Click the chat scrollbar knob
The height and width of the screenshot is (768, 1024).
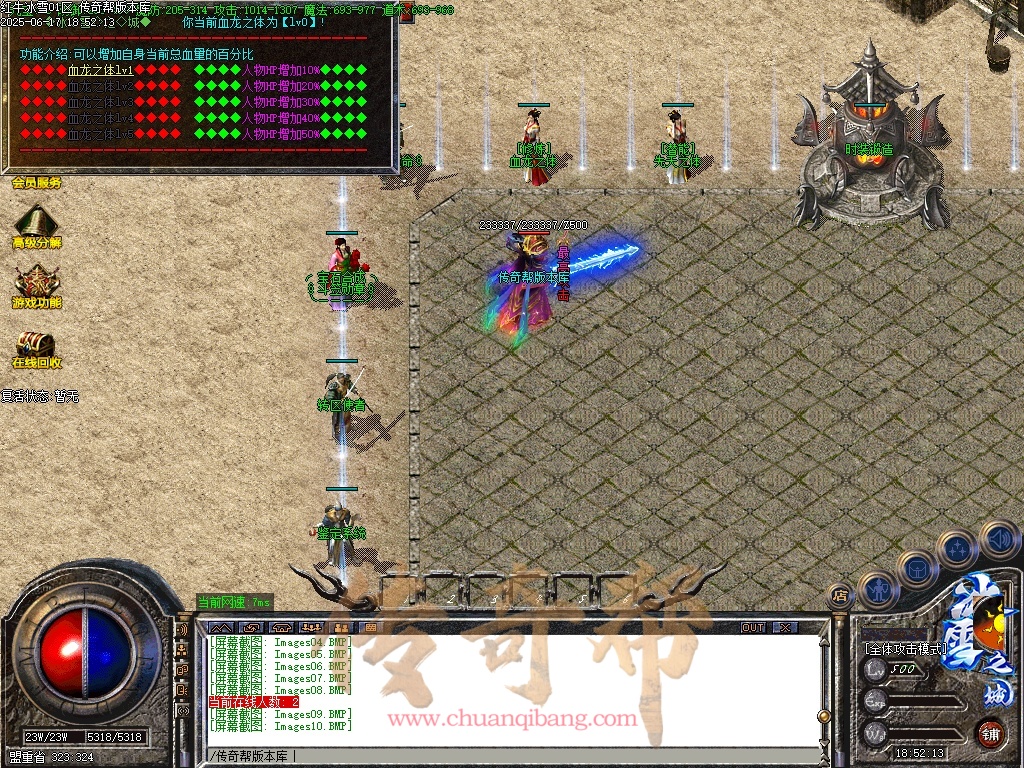(x=823, y=716)
